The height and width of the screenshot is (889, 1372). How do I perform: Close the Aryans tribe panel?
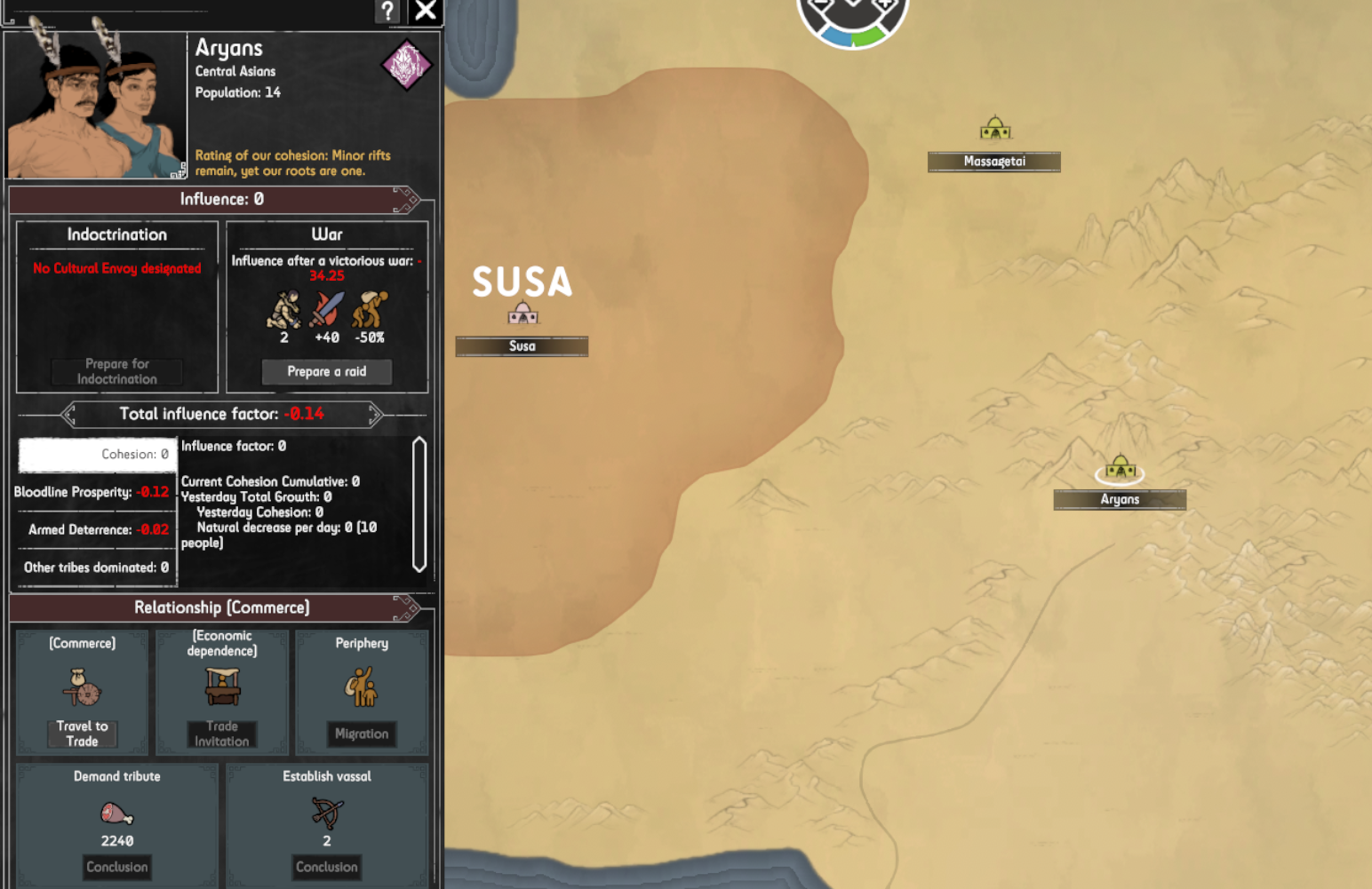coord(426,11)
